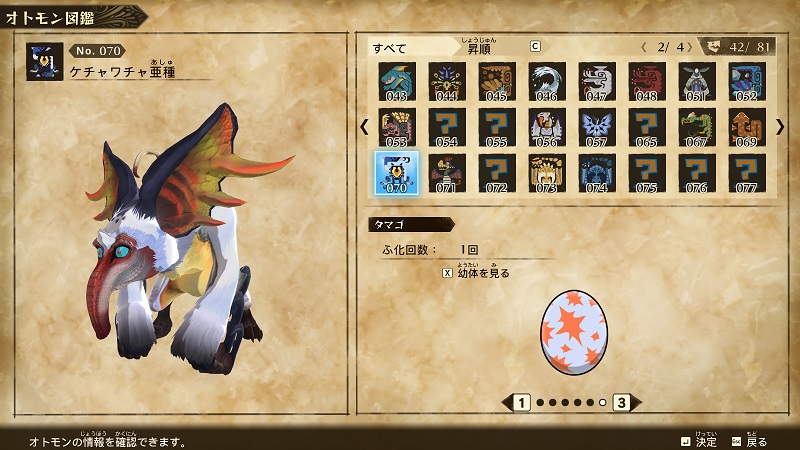This screenshot has width=800, height=450.
Task: Select the highlighted entry 070
Action: (x=396, y=172)
